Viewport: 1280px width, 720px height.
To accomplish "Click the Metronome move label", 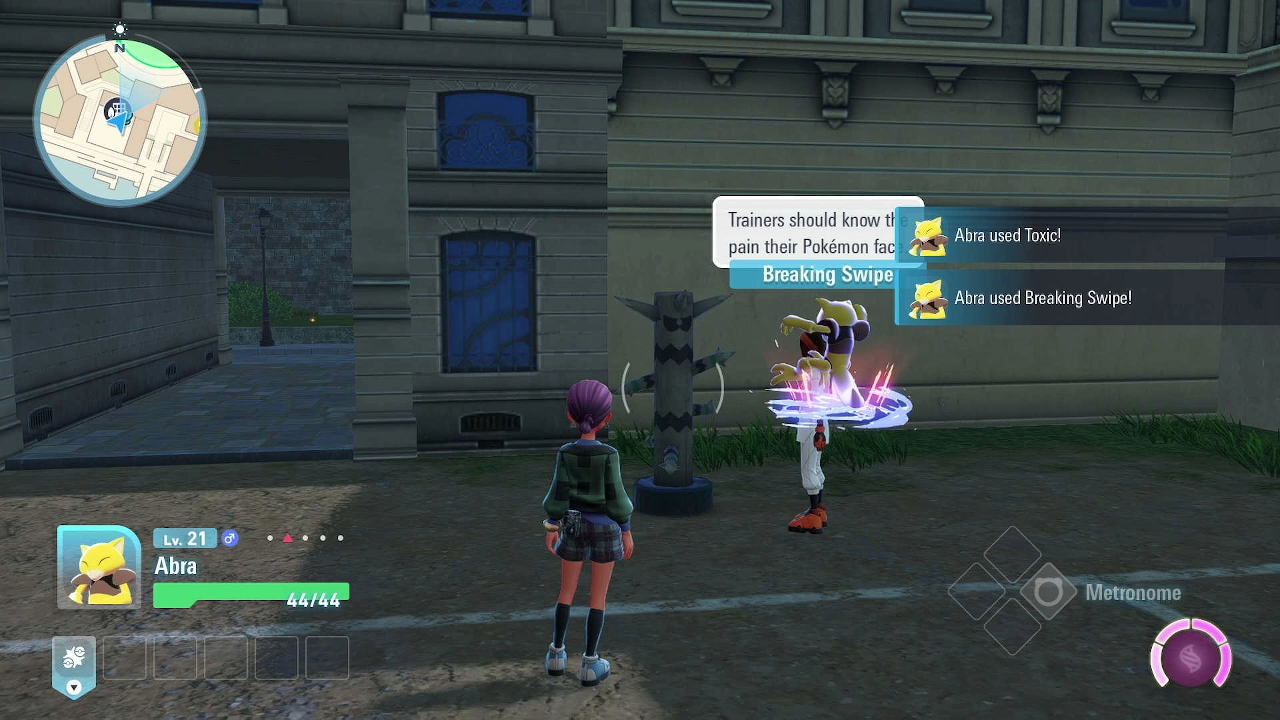I will (1133, 592).
